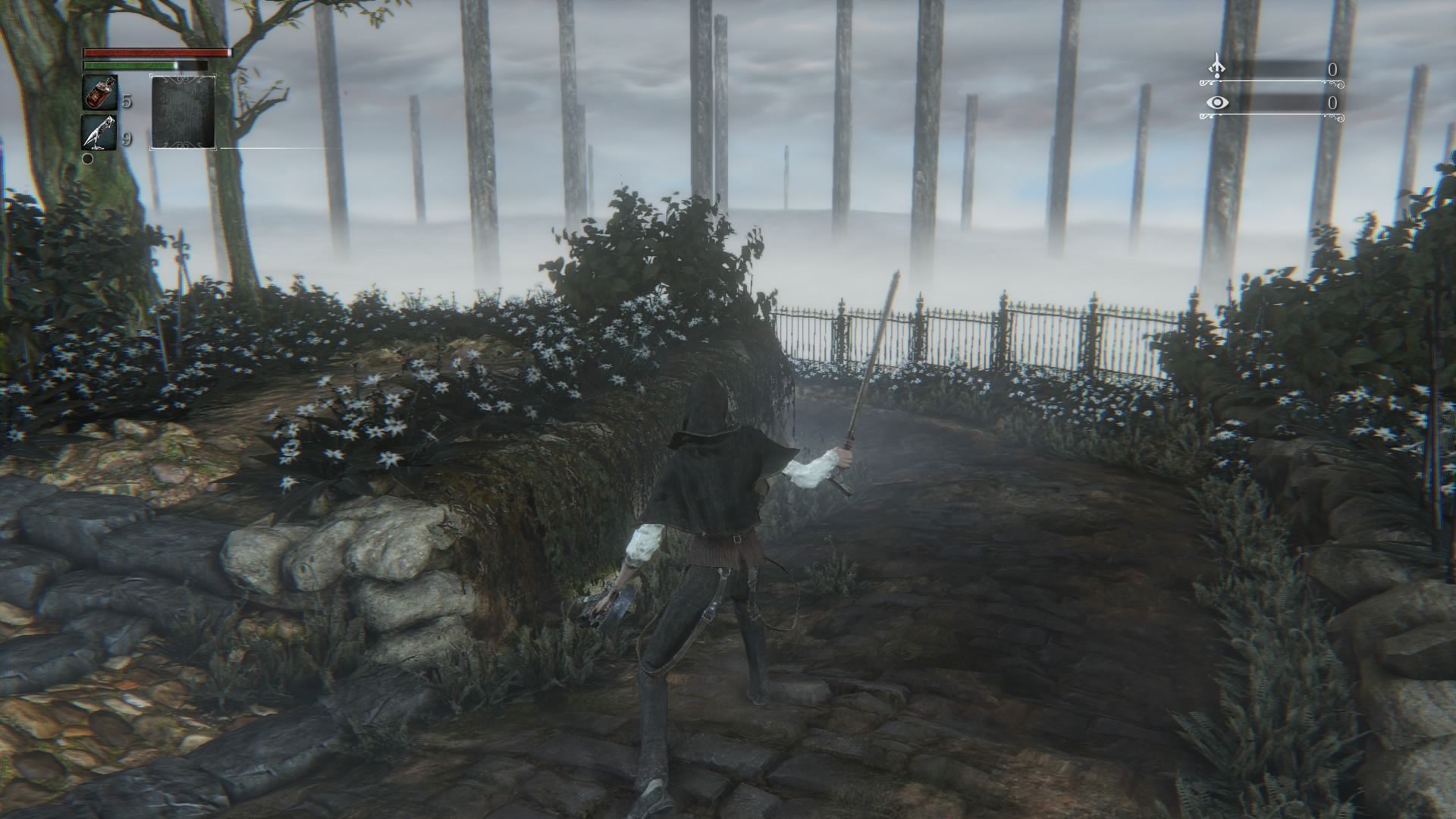Click the blood echoes icon
Image resolution: width=1456 pixels, height=819 pixels.
(x=1216, y=67)
